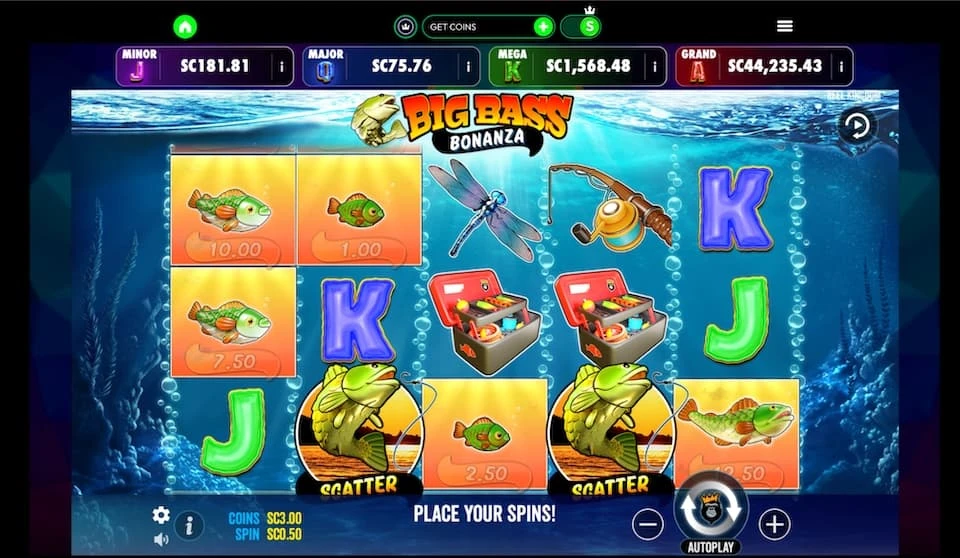
Task: Decrease the bet with minus button
Action: point(648,523)
